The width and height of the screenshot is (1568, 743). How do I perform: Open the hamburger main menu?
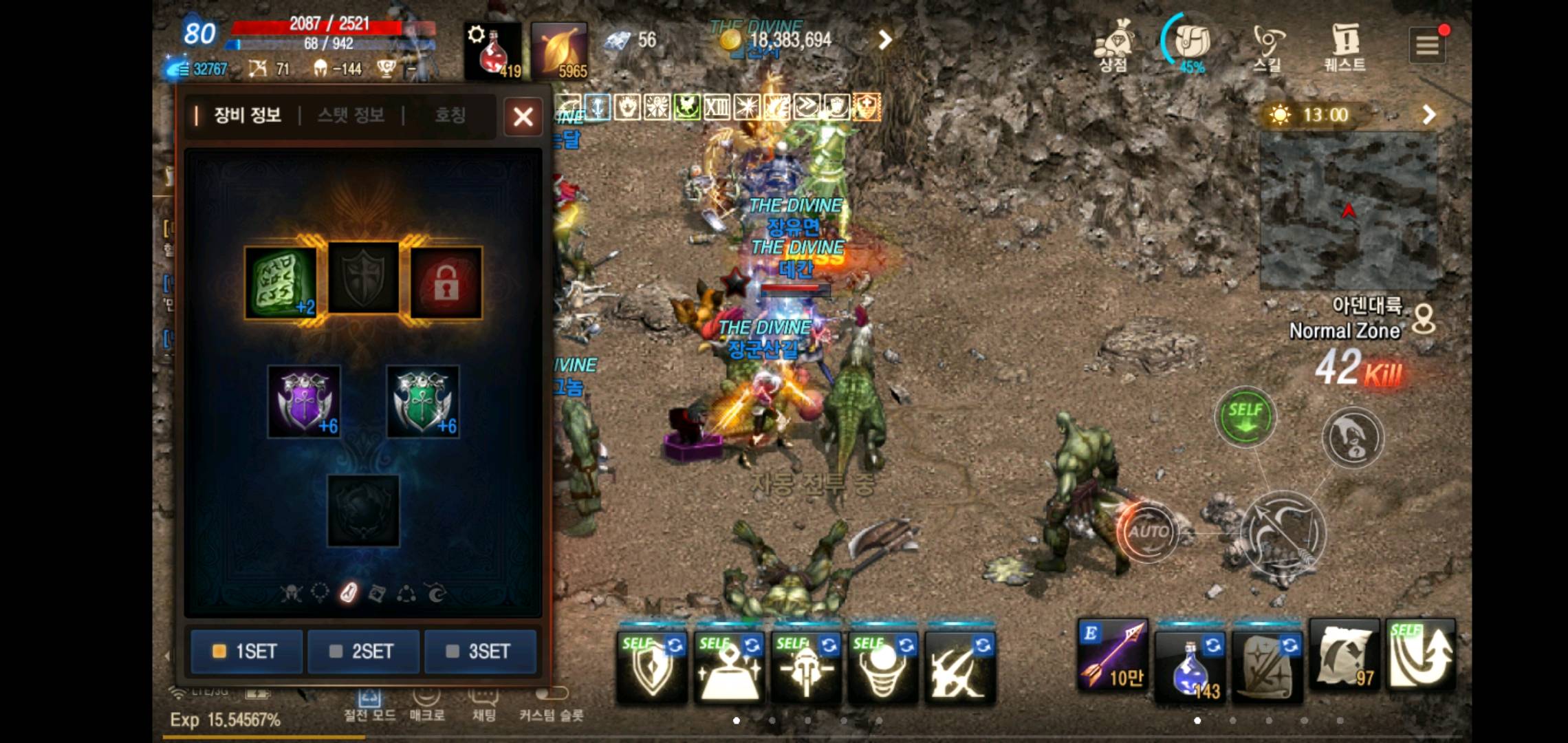pos(1426,45)
